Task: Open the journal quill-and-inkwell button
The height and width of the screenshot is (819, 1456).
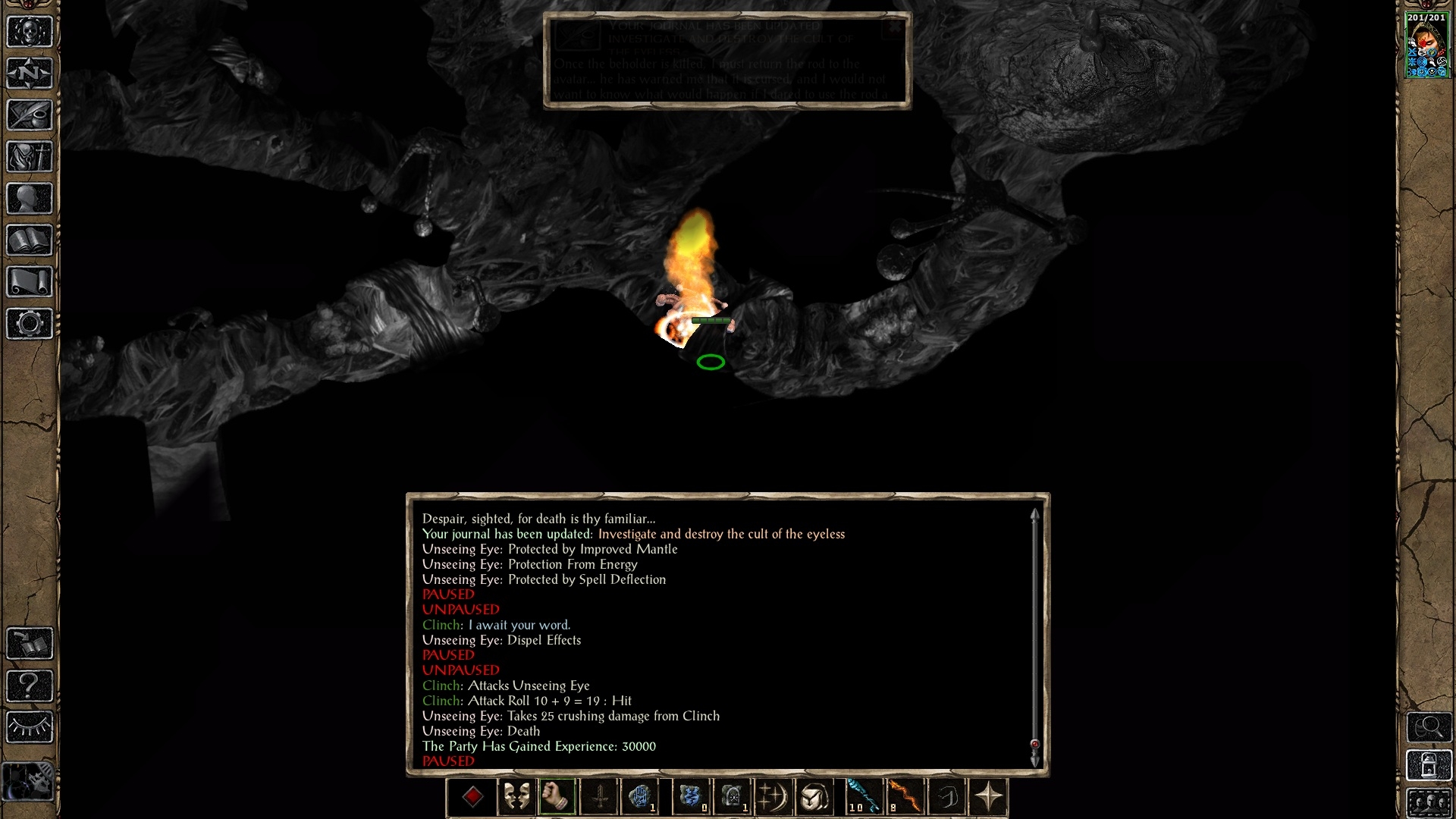Action: 30,115
